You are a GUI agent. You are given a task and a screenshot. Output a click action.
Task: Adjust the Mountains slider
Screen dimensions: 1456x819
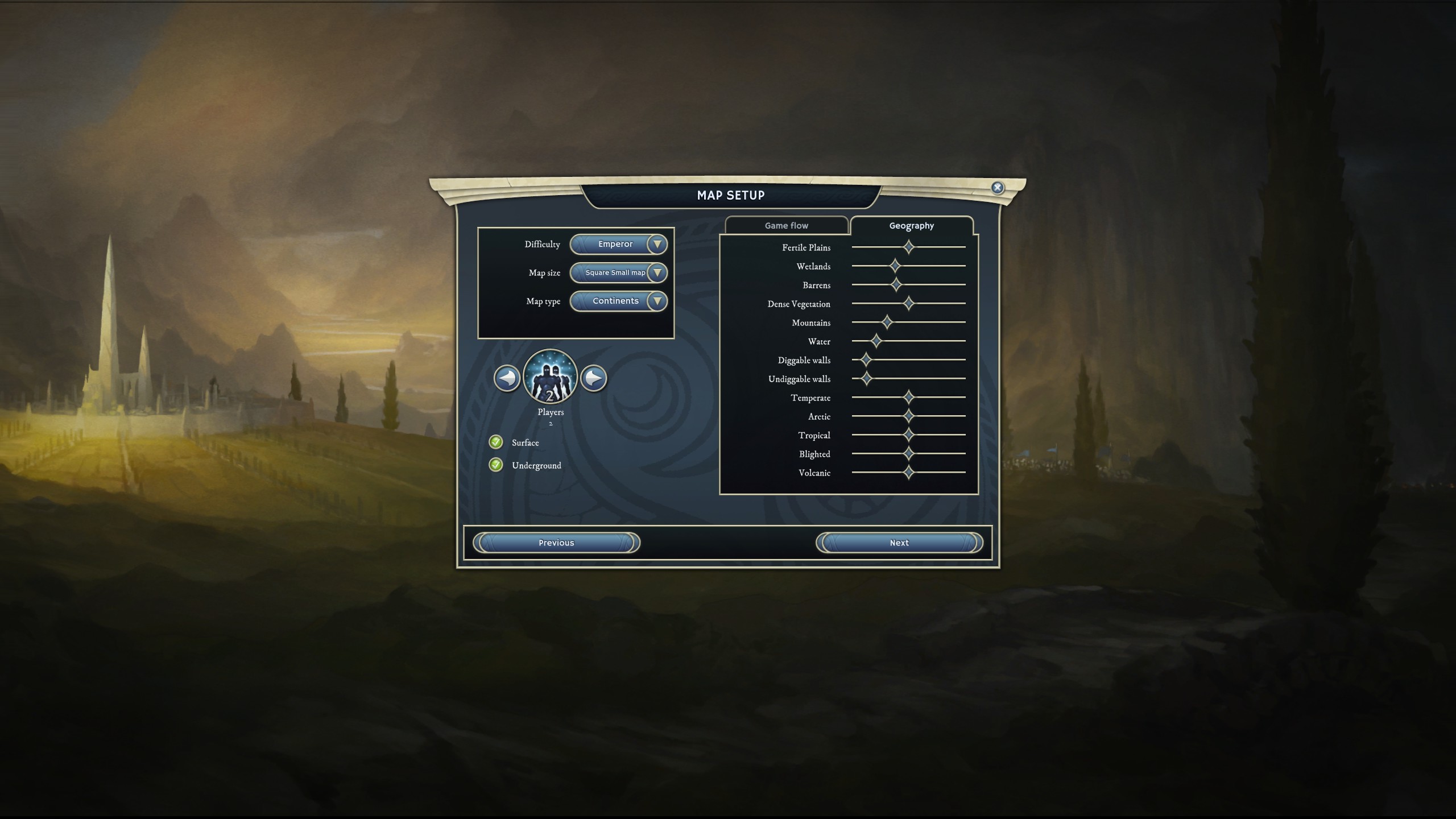click(x=887, y=322)
